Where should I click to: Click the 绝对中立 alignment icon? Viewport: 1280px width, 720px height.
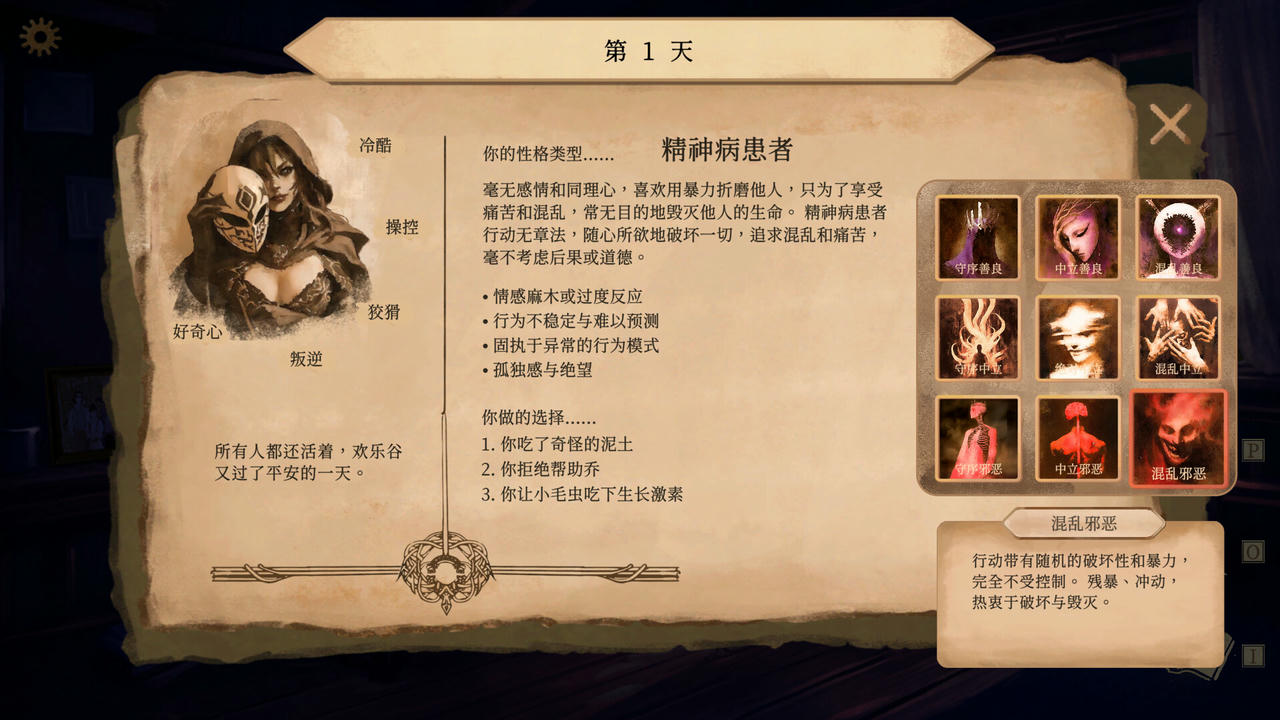[1079, 337]
